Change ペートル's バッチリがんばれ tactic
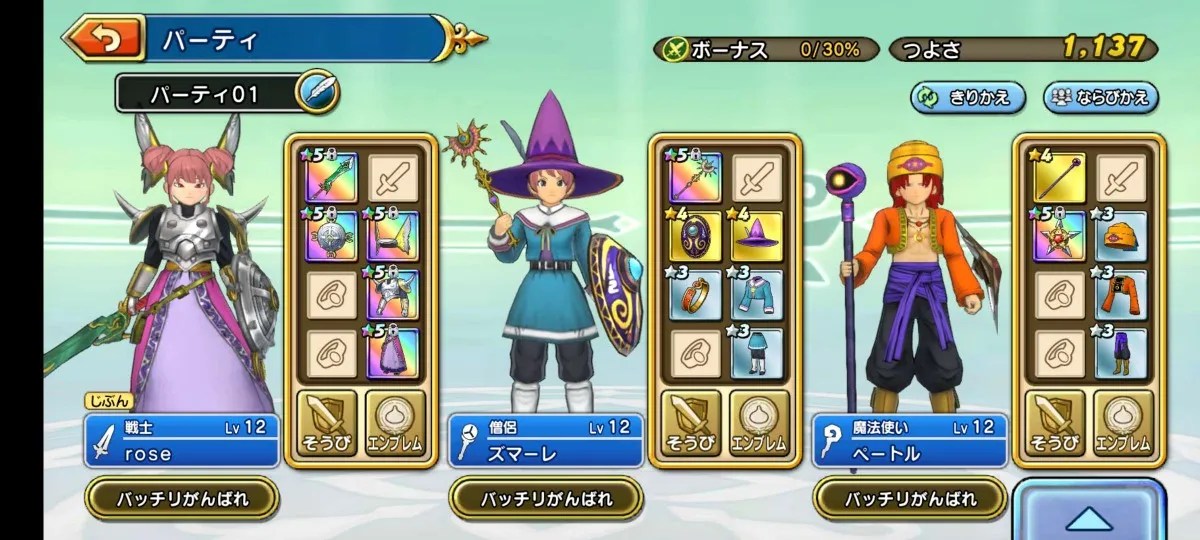Image resolution: width=1200 pixels, height=540 pixels. pyautogui.click(x=909, y=497)
